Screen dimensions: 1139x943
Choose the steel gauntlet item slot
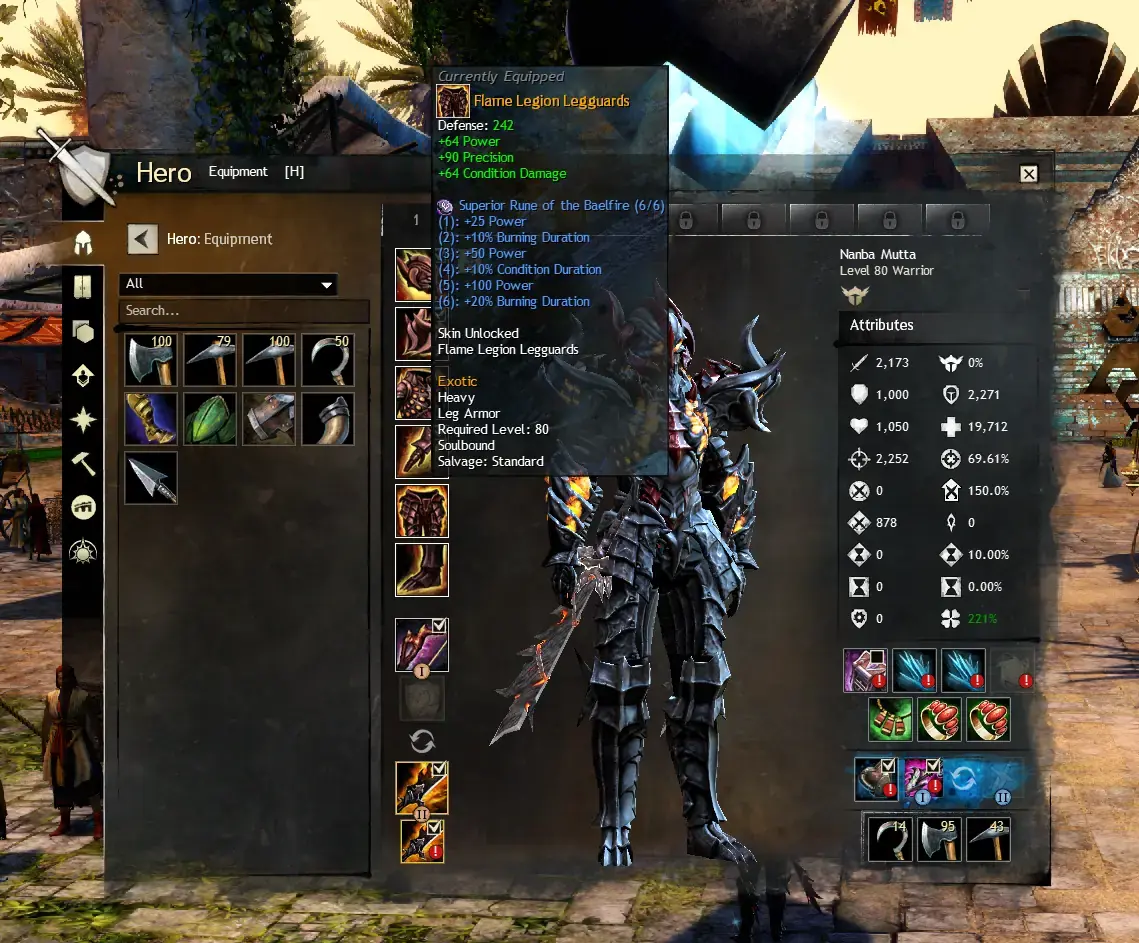[x=269, y=419]
